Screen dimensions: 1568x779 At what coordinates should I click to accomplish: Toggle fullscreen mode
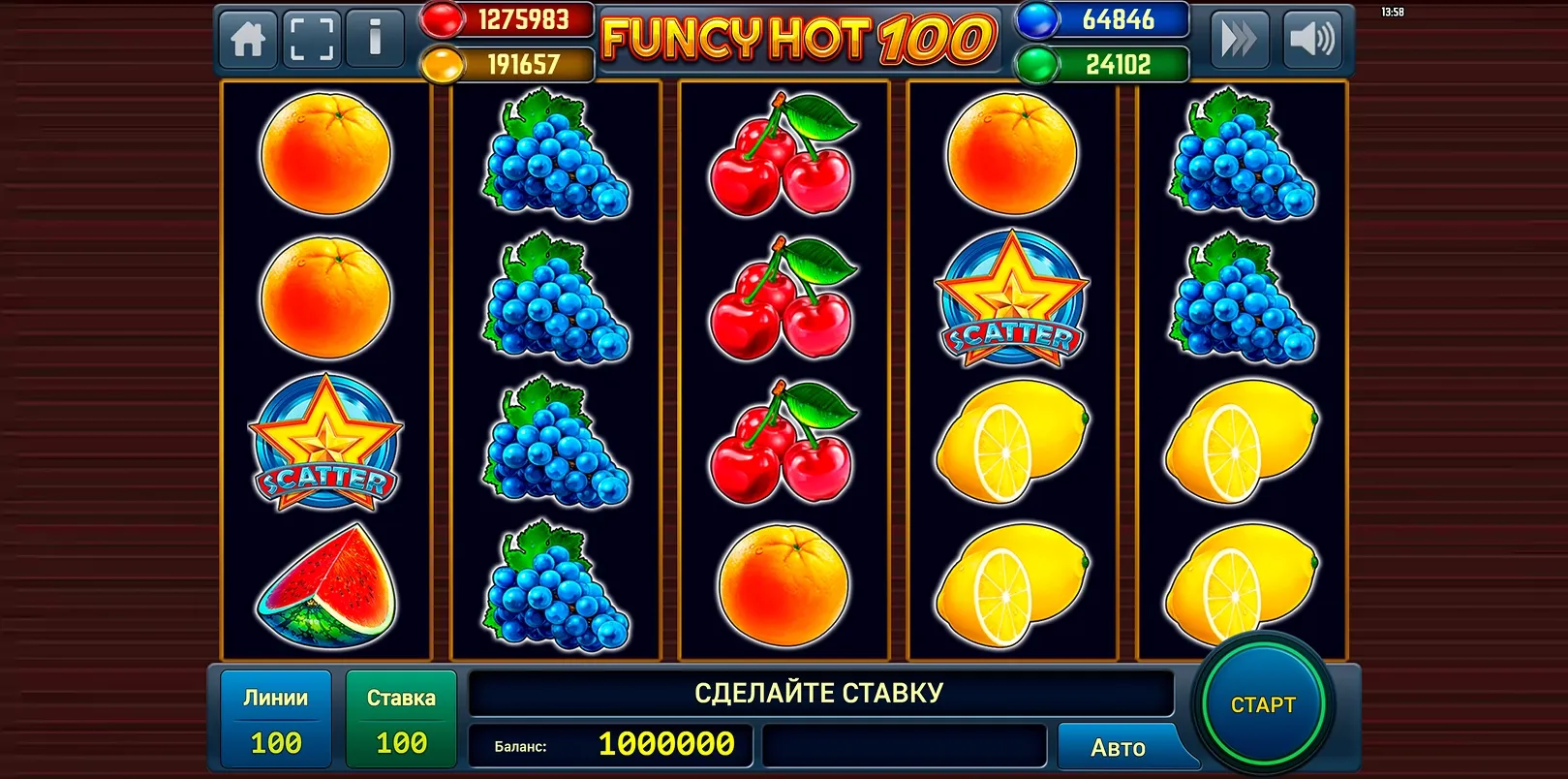(312, 39)
